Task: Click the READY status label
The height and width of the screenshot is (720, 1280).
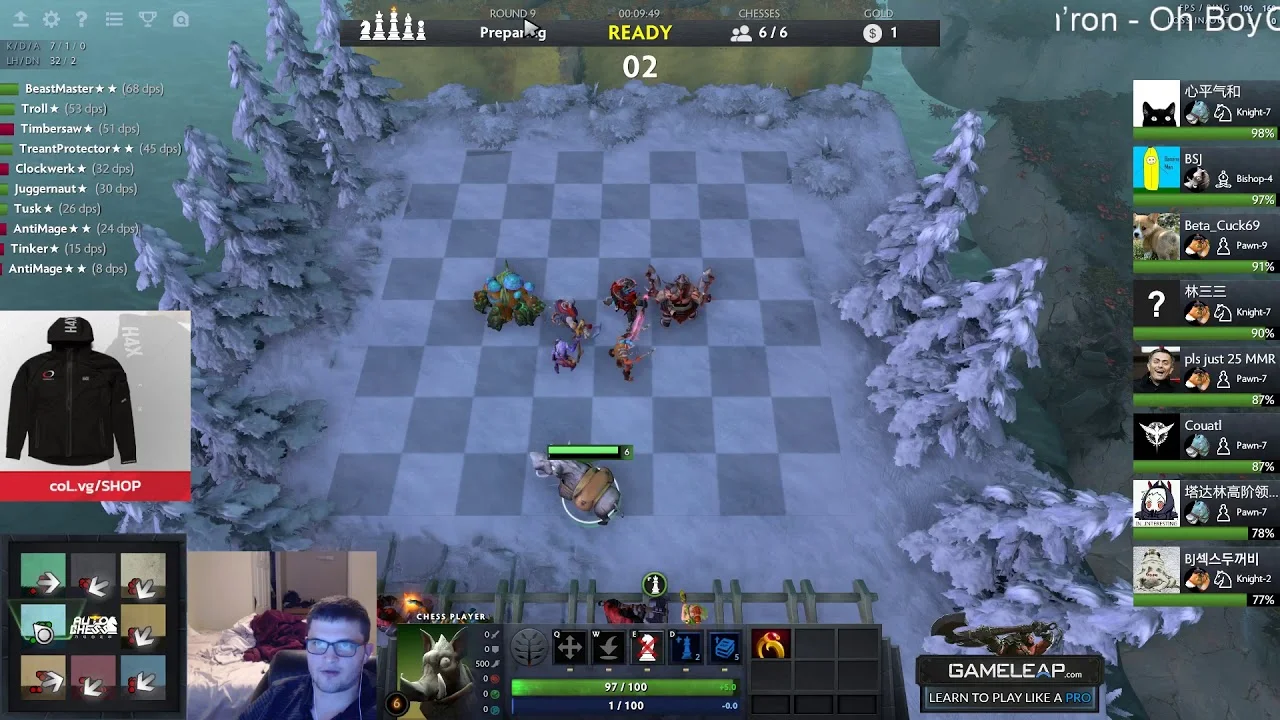Action: tap(638, 33)
